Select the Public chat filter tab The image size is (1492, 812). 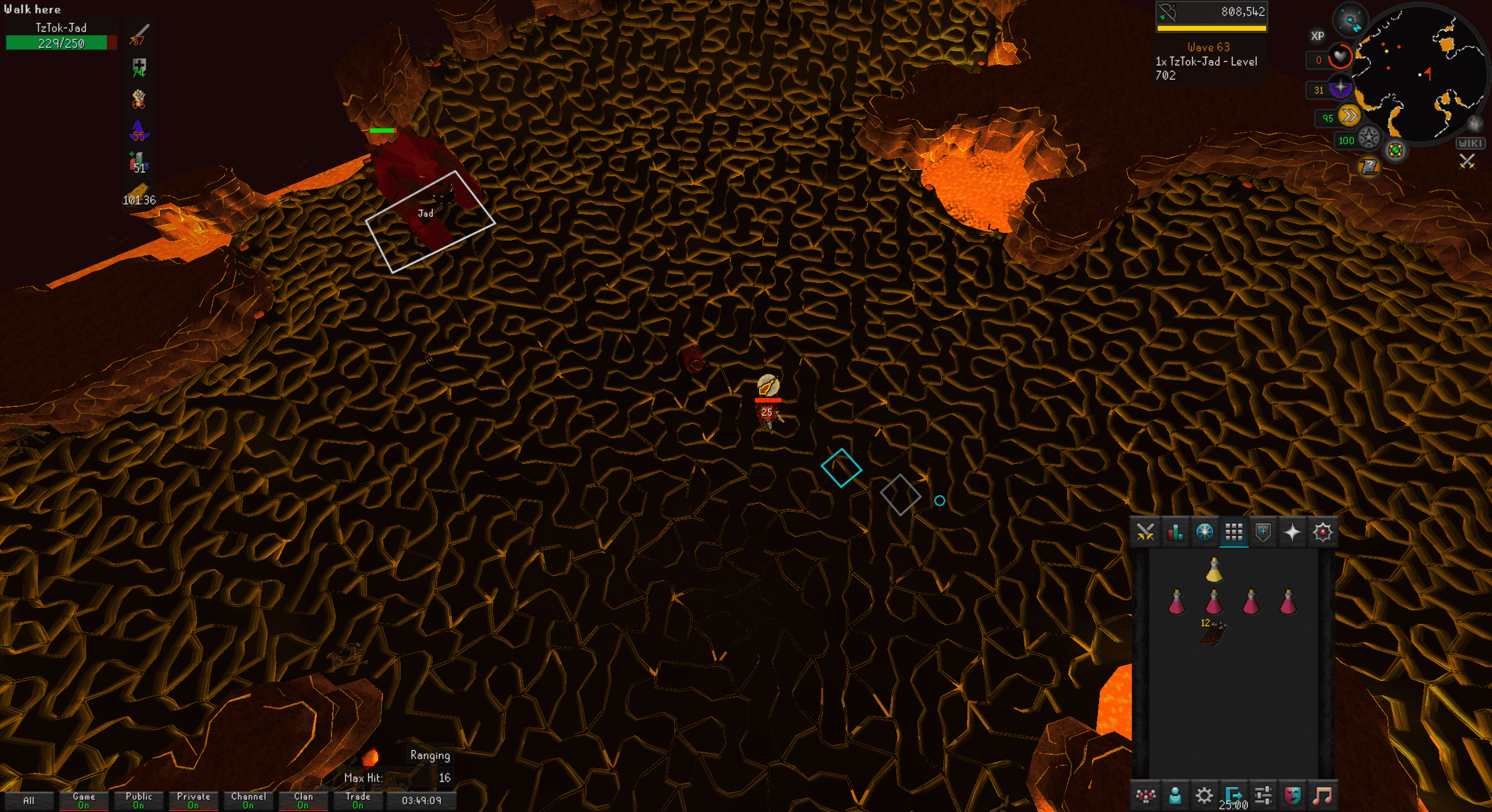coord(139,800)
